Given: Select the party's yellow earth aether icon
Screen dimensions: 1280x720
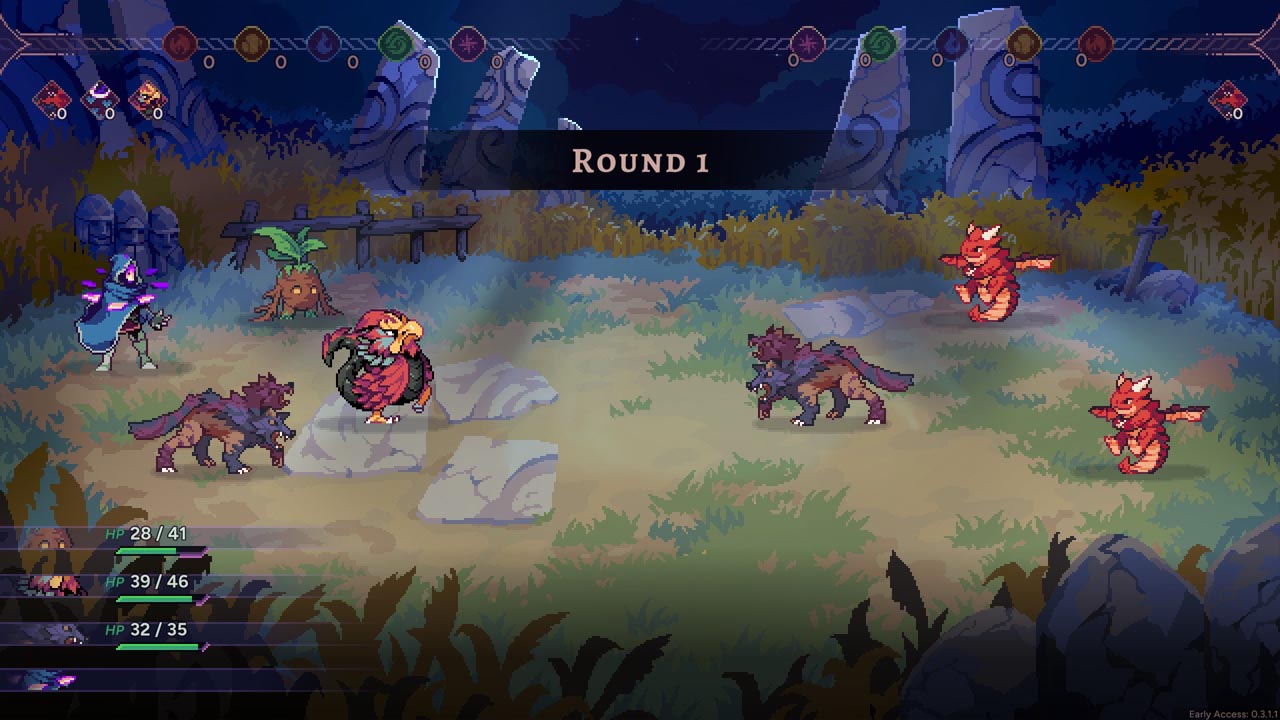Looking at the screenshot, I should 251,44.
